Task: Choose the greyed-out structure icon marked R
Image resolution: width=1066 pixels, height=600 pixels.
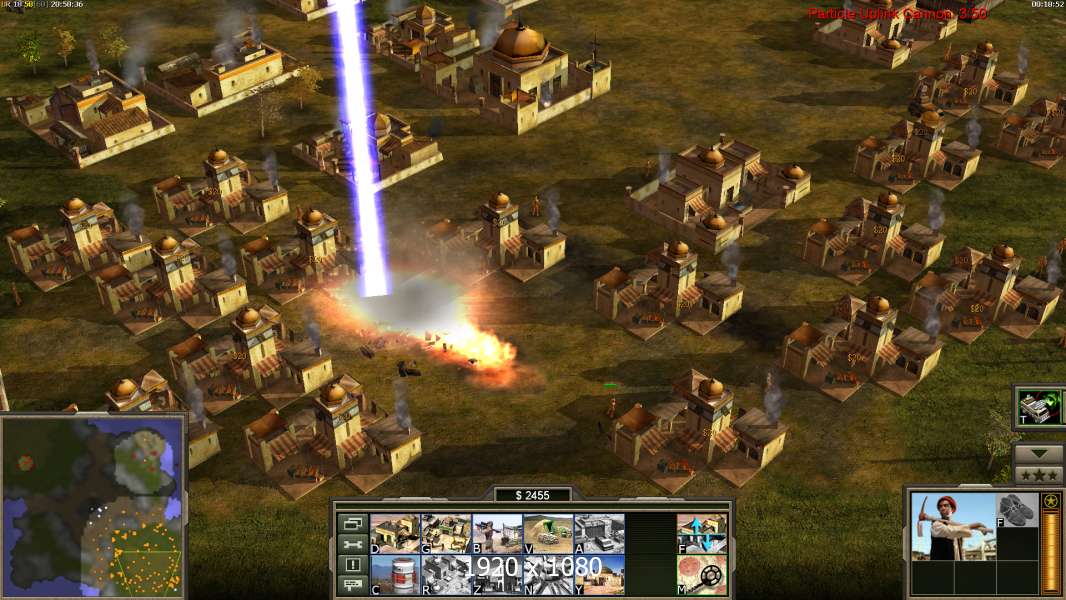Action: click(x=446, y=575)
